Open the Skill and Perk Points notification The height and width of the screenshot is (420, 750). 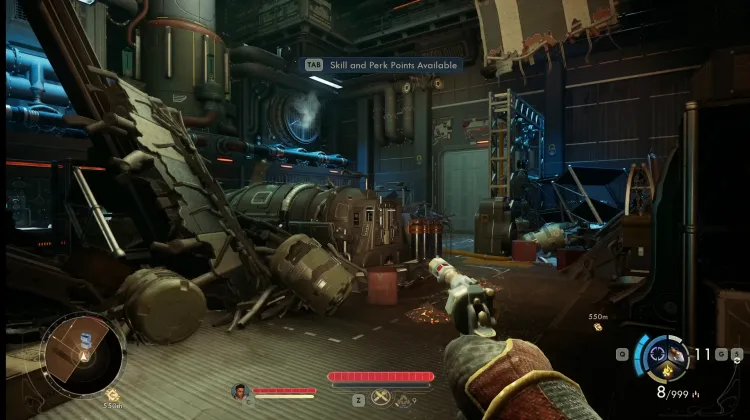(x=385, y=64)
